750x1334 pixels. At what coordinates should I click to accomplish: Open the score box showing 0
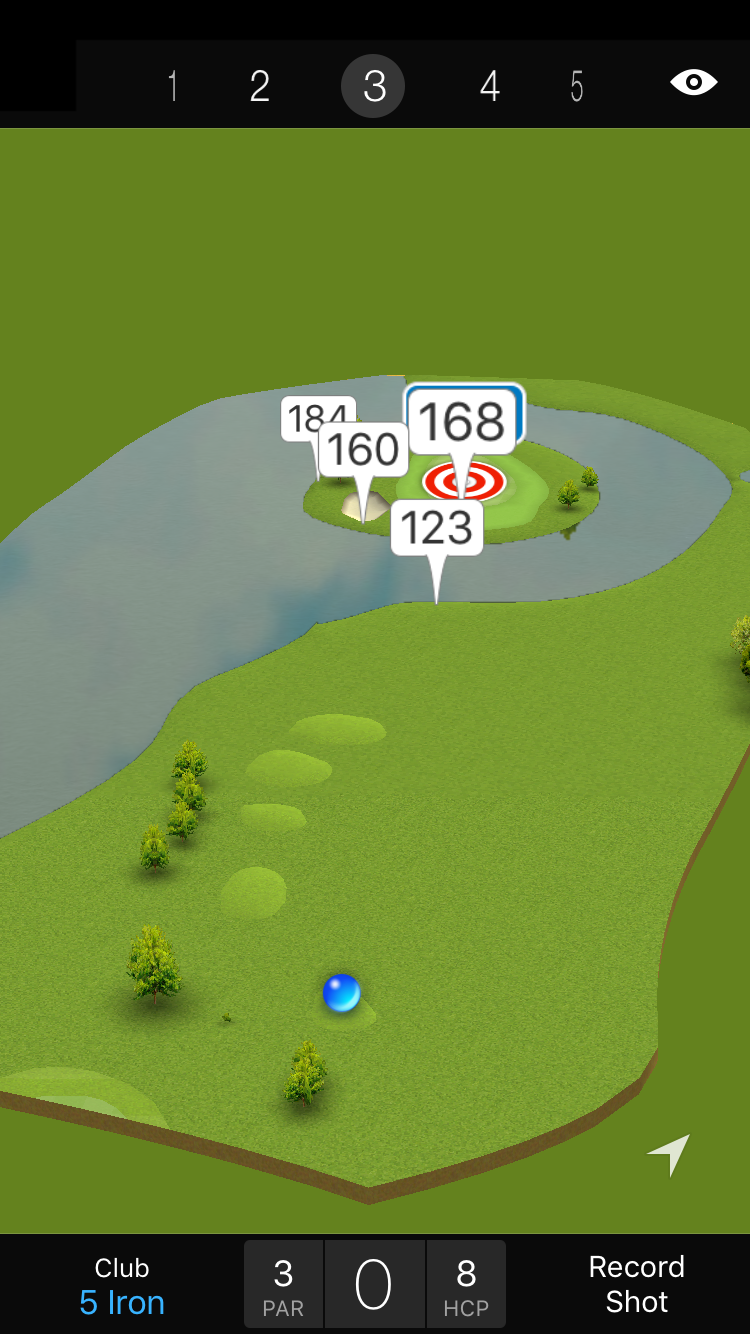click(x=374, y=1285)
